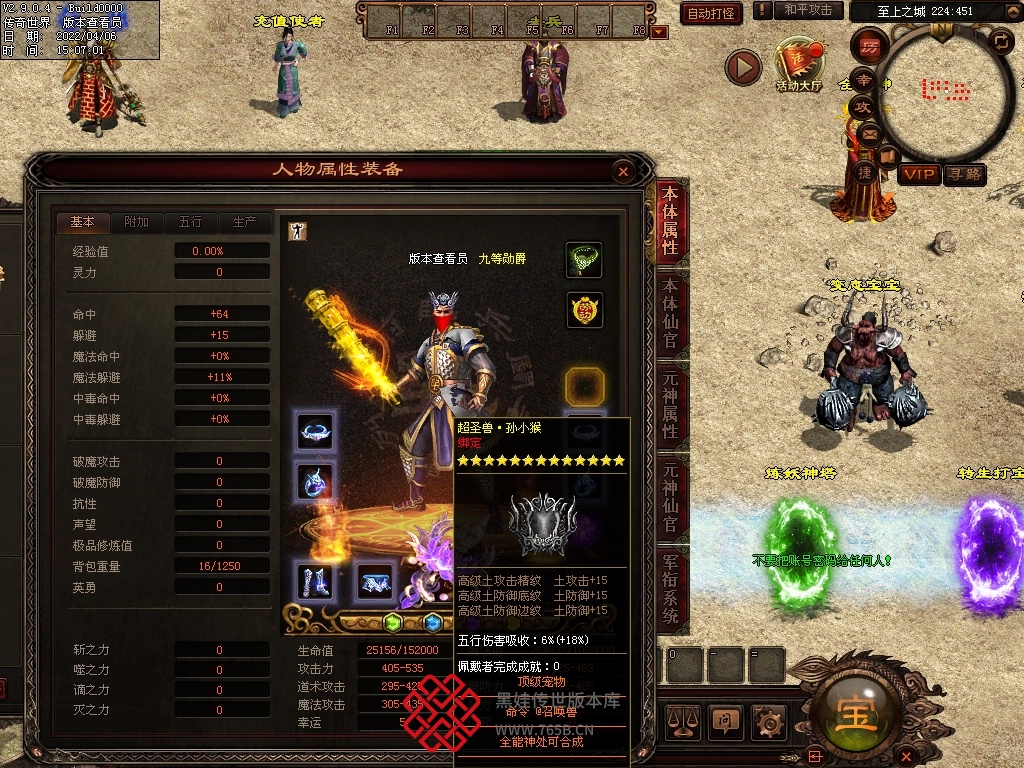Viewport: 1024px width, 768px height.
Task: Open the 本体仙官 side tab
Action: 670,313
